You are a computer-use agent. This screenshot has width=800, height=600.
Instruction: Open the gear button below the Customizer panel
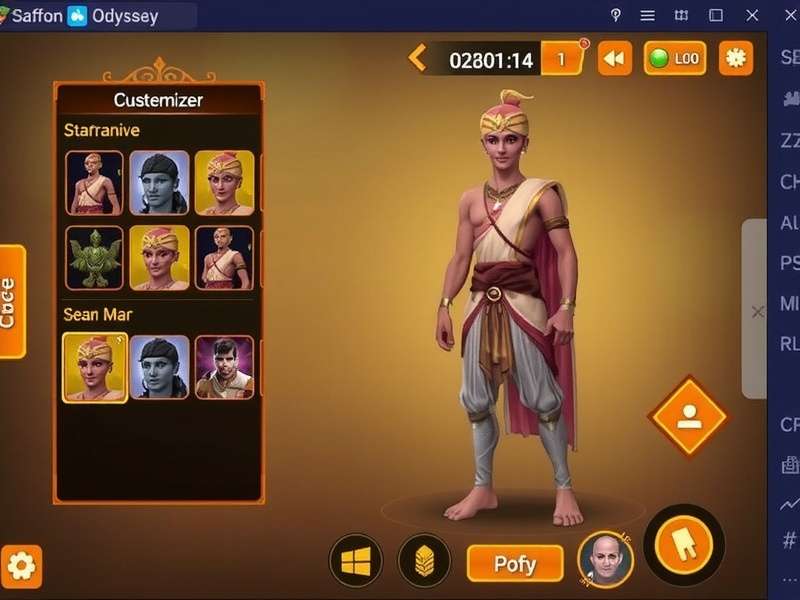point(21,567)
